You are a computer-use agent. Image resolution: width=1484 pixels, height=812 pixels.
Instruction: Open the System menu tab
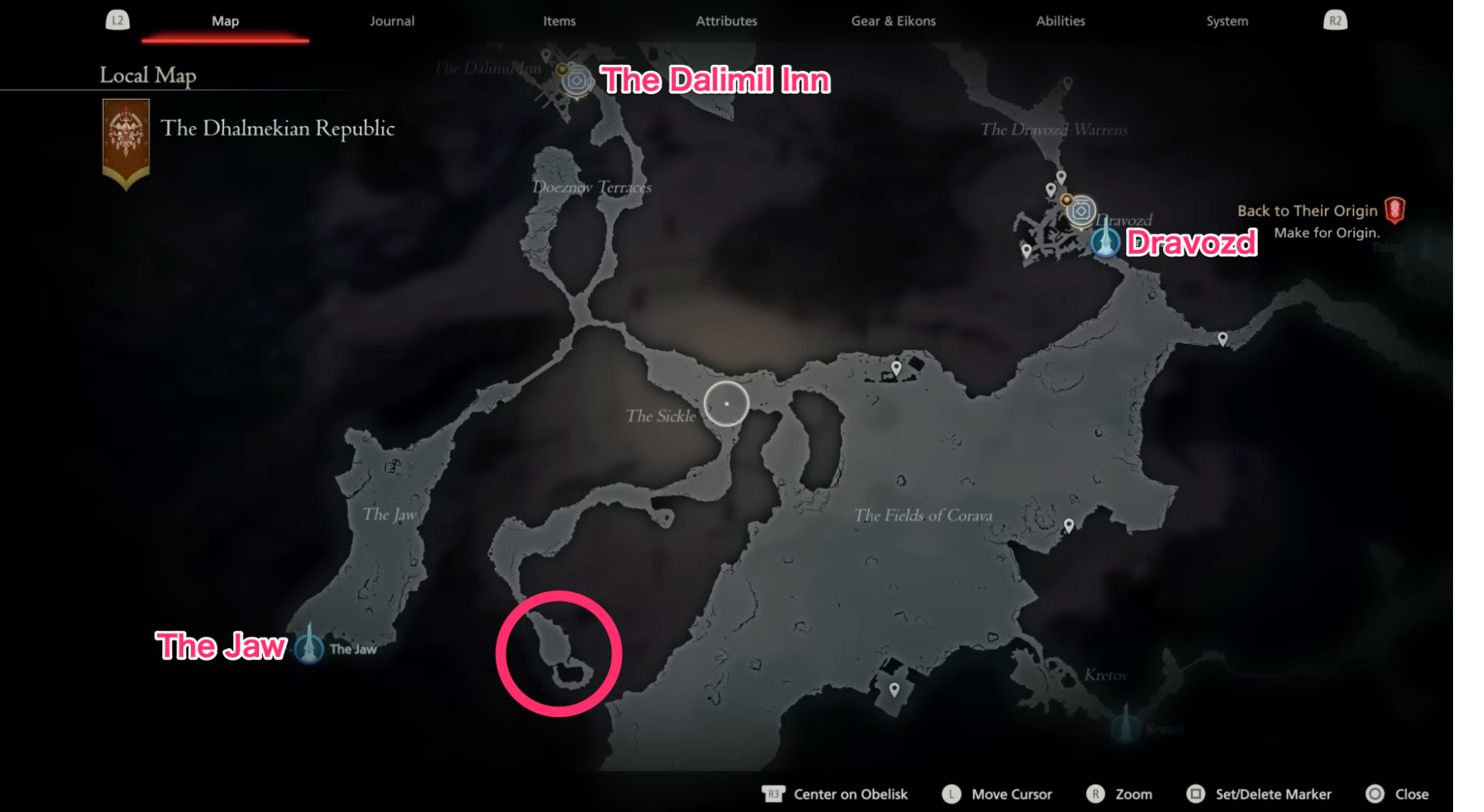(1226, 21)
